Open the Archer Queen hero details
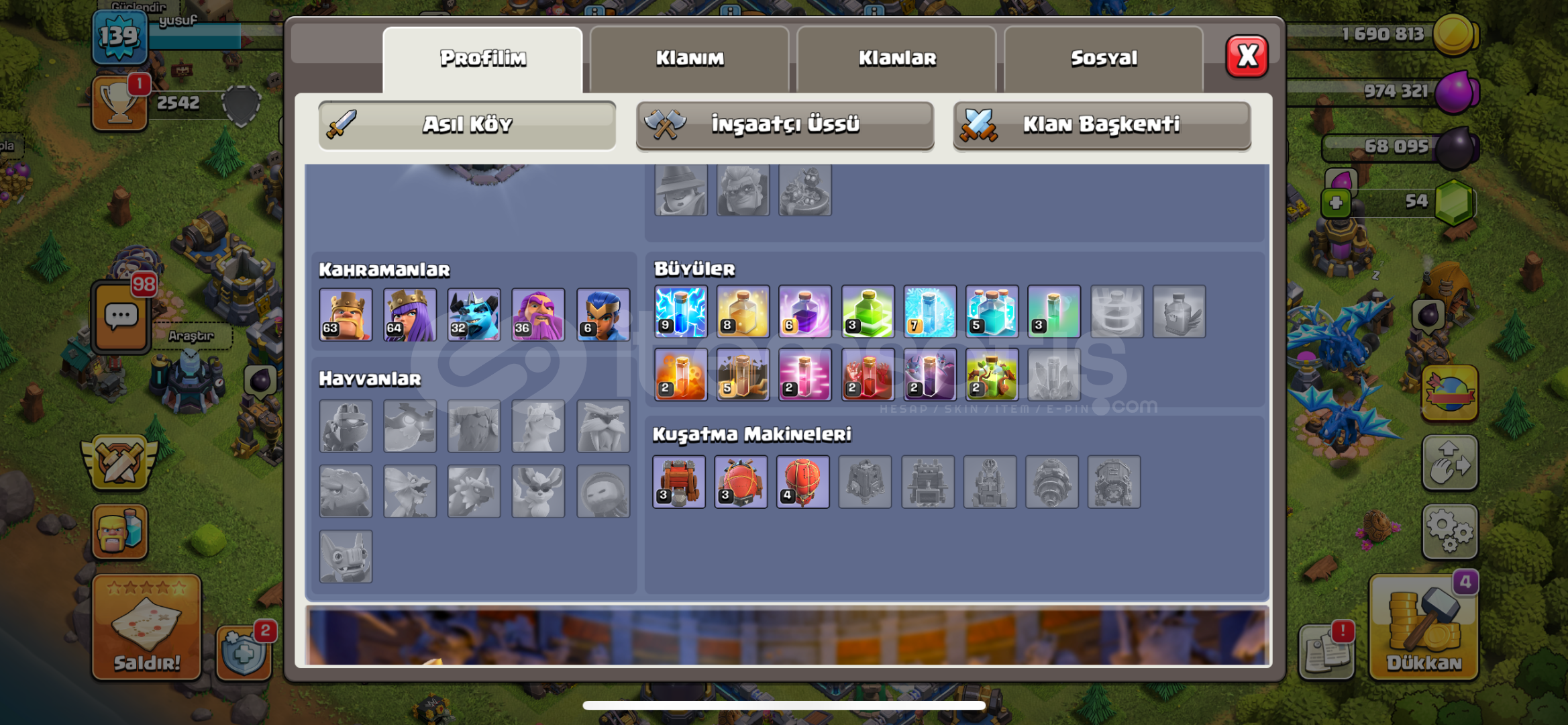The height and width of the screenshot is (725, 1568). (x=409, y=313)
